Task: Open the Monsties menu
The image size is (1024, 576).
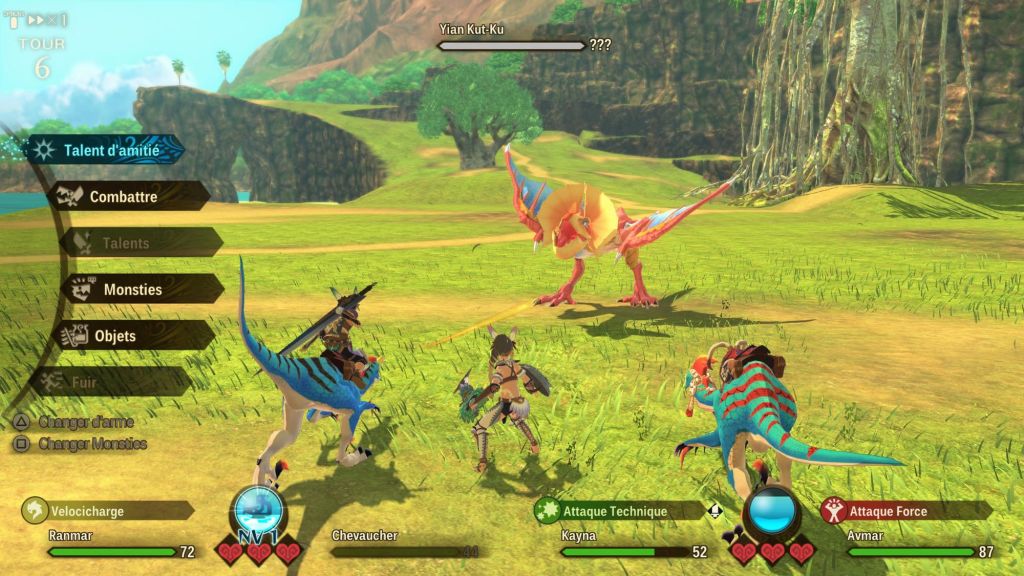Action: (x=132, y=290)
